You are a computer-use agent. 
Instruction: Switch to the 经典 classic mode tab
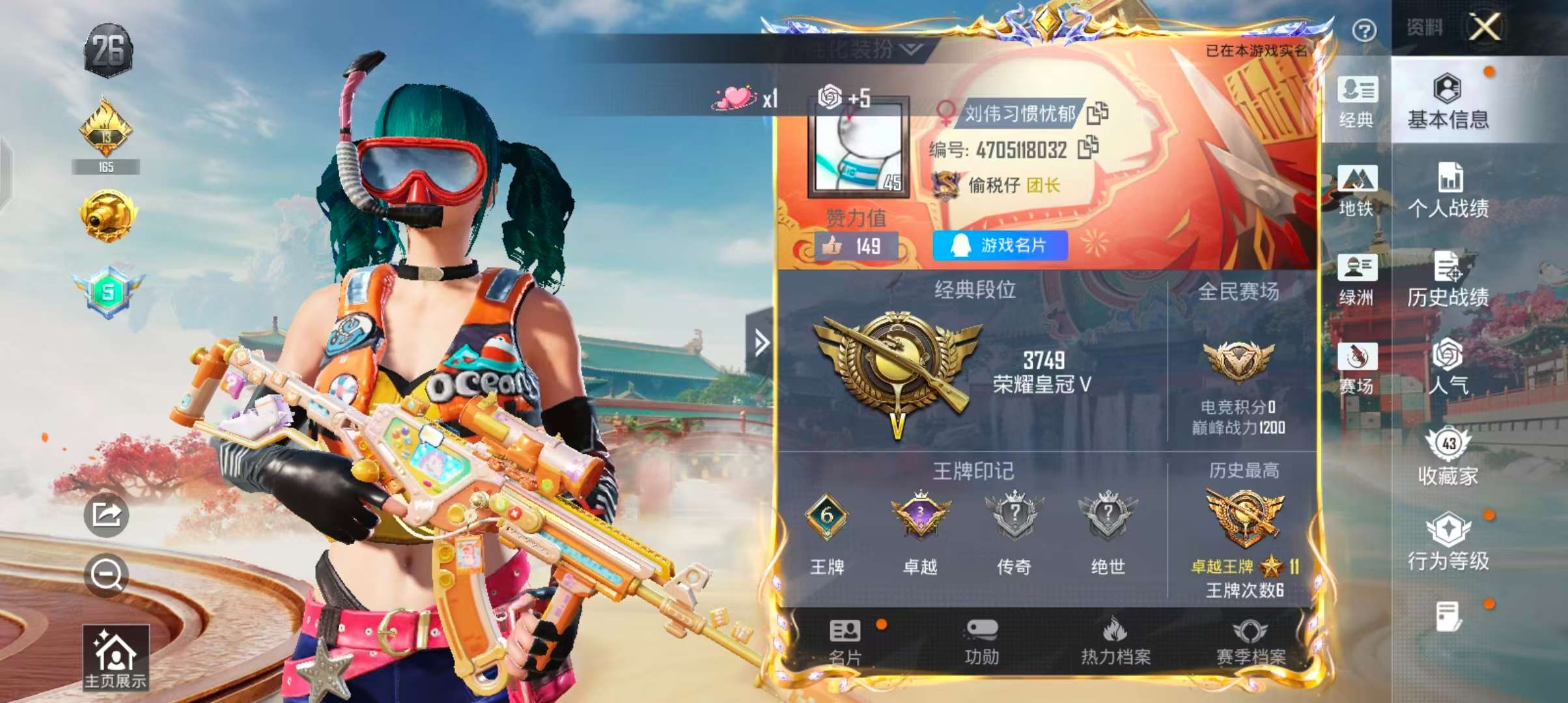pyautogui.click(x=1357, y=102)
